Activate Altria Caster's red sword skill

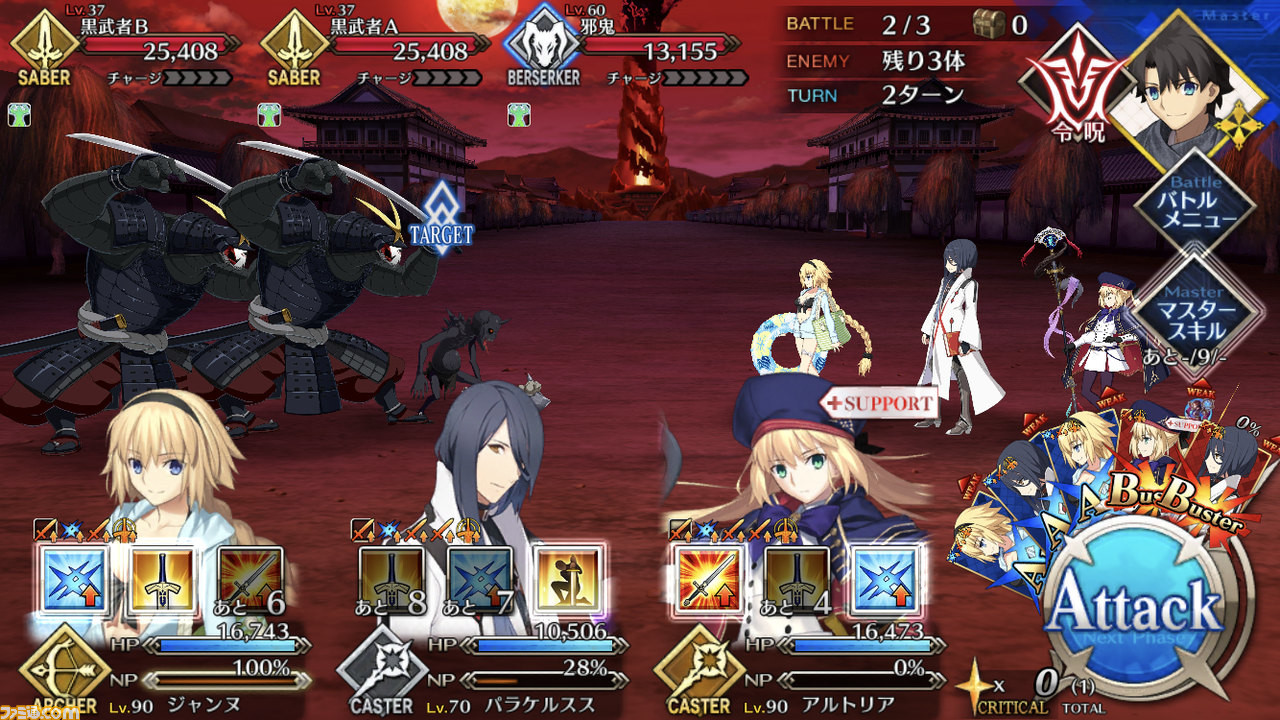tap(708, 580)
